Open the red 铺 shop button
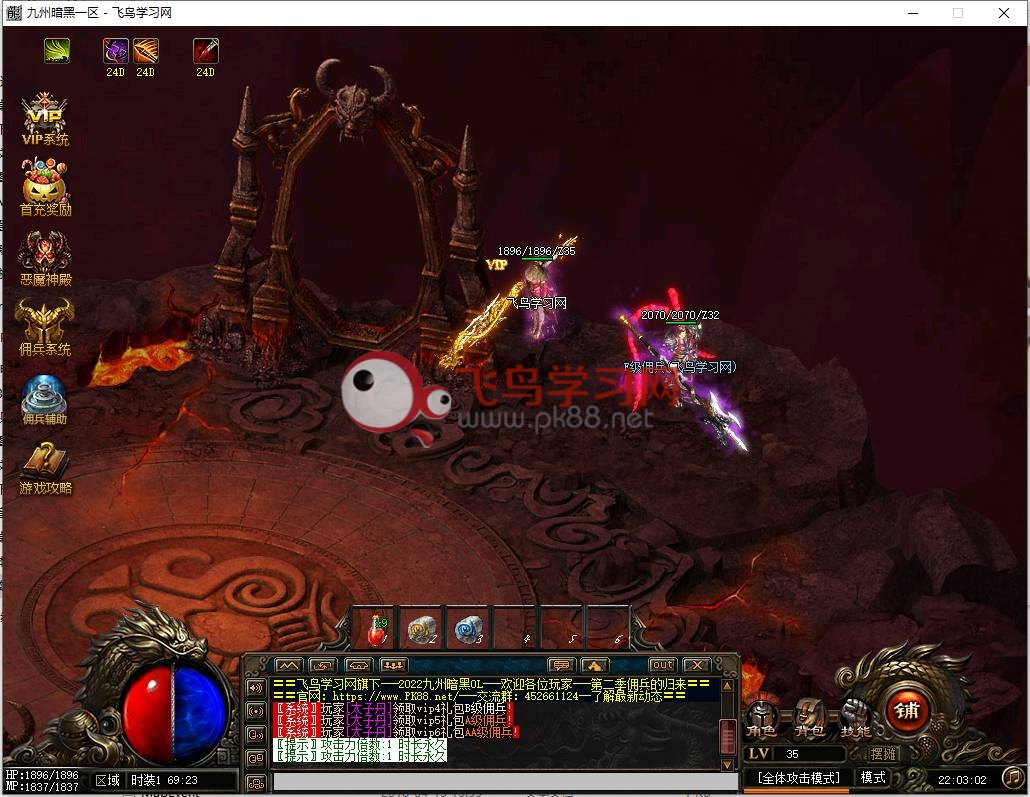Screen dimensions: 1030x797 tap(907, 711)
